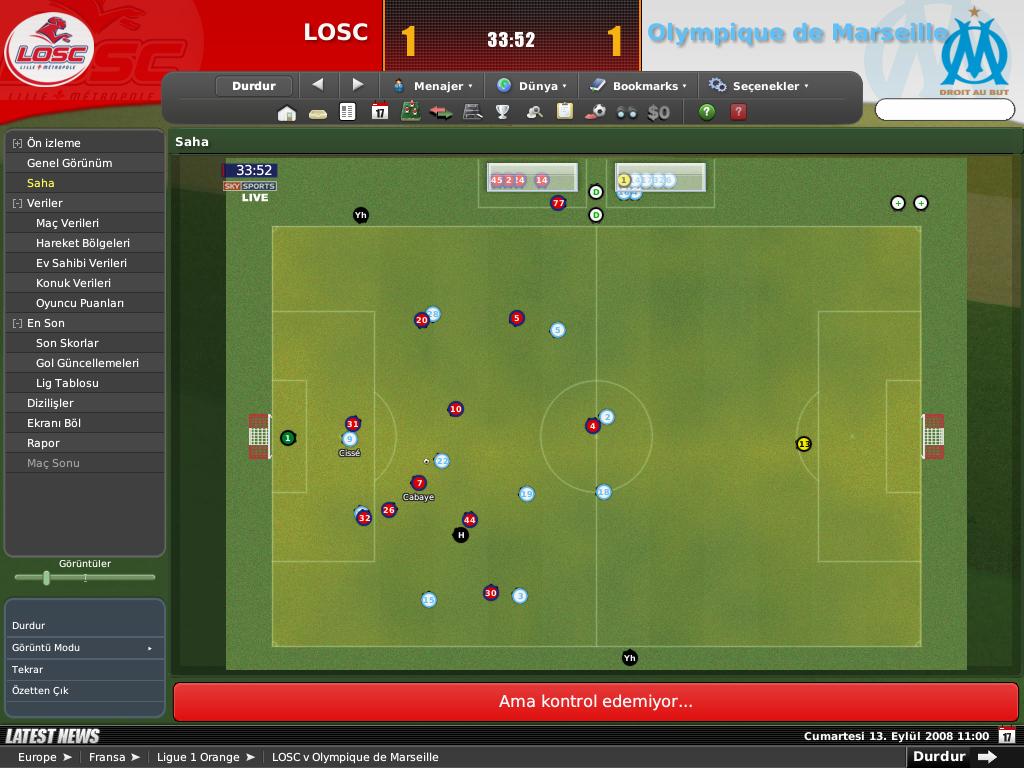Viewport: 1024px width, 768px height.
Task: Open the calendar icon in the toolbar
Action: tap(379, 112)
